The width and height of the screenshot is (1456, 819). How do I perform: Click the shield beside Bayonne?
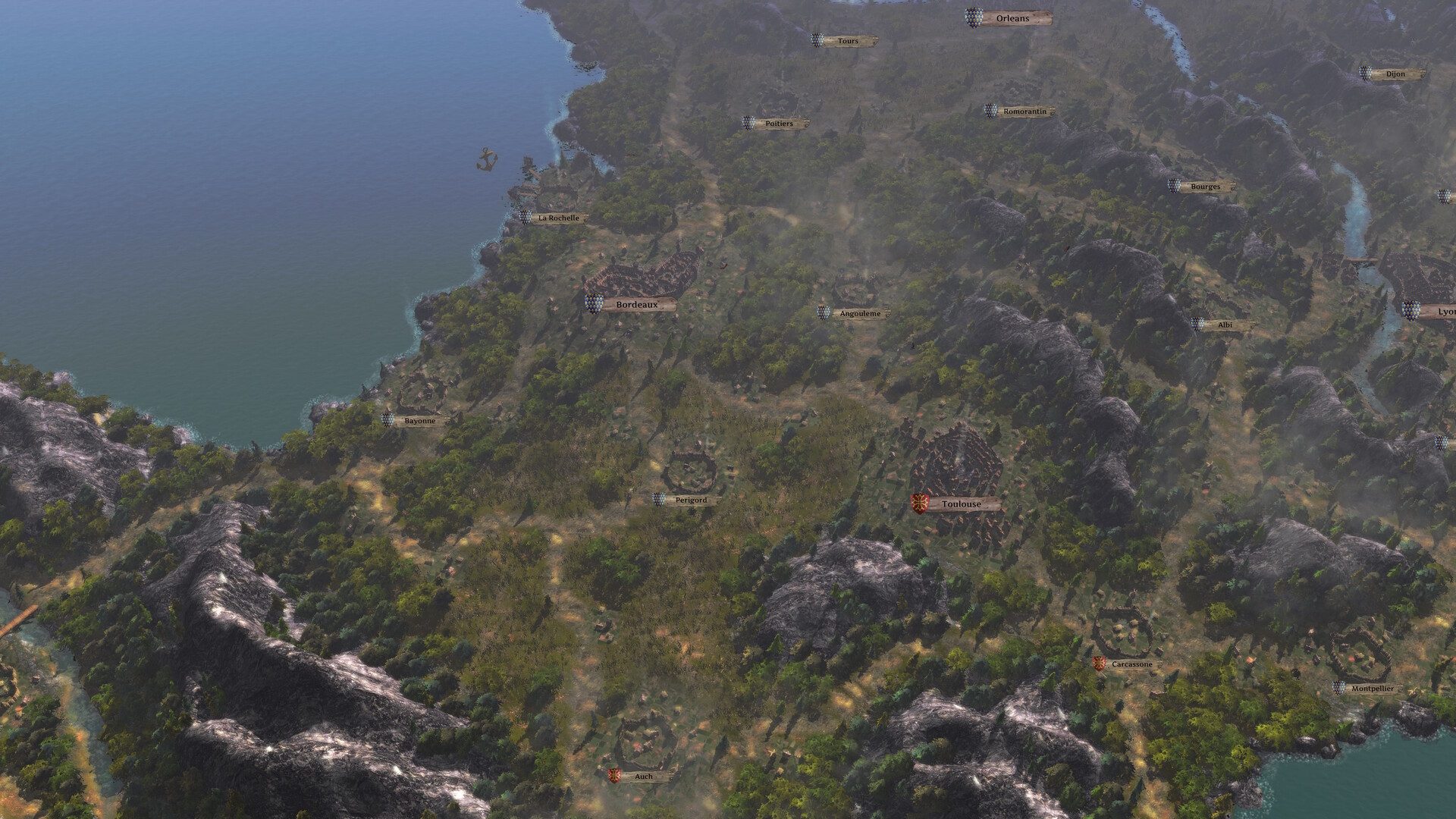[389, 418]
